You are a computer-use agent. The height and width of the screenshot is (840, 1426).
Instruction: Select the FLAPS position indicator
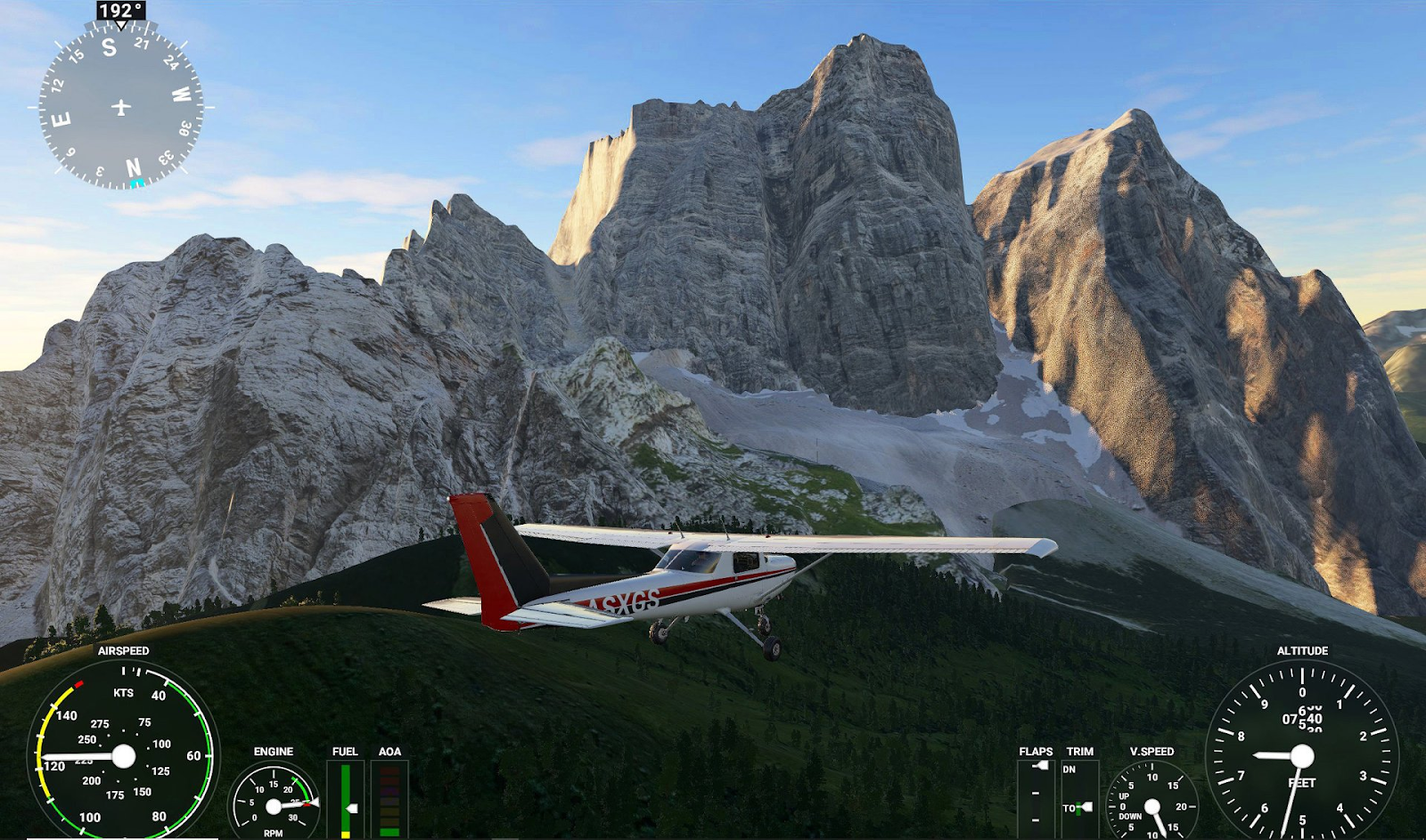click(x=1036, y=795)
